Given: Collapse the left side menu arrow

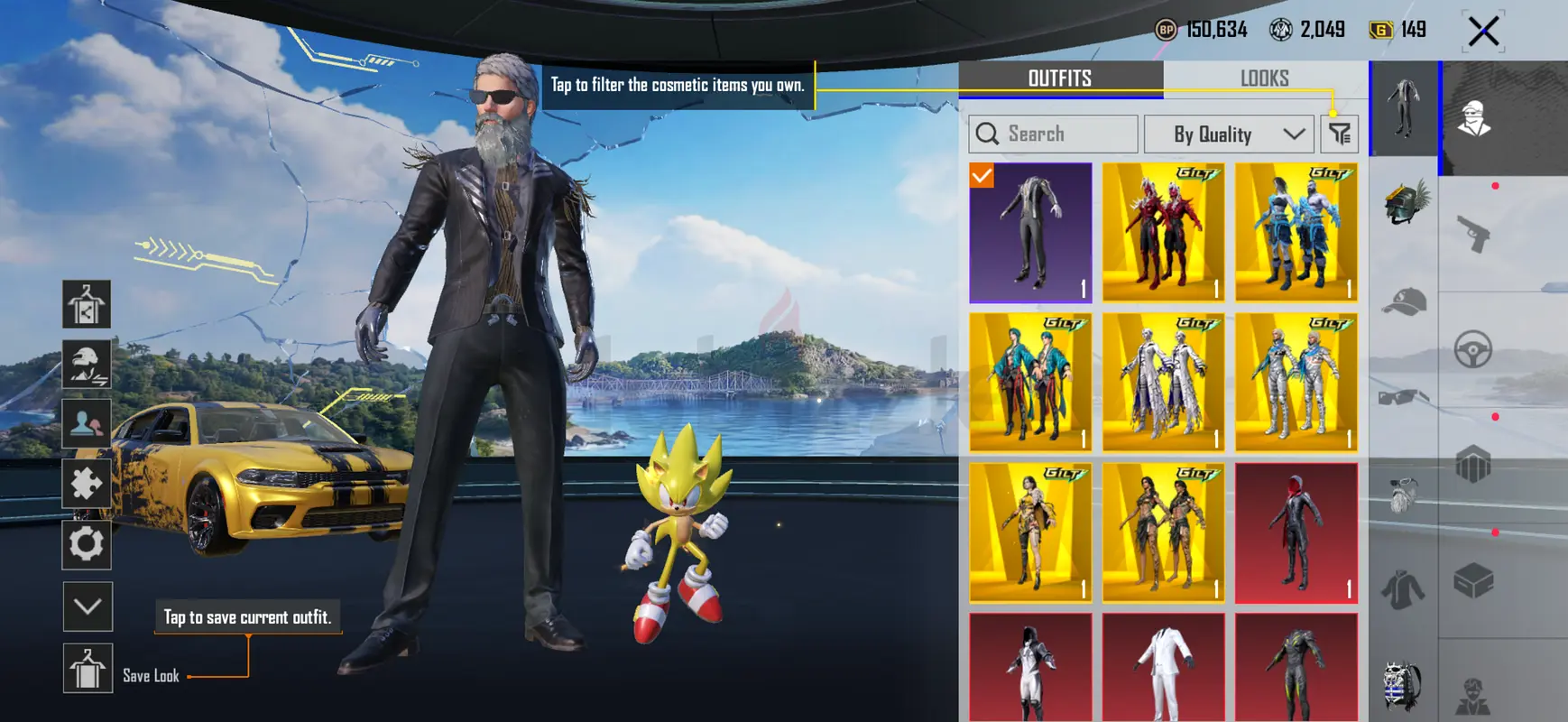Looking at the screenshot, I should (88, 606).
